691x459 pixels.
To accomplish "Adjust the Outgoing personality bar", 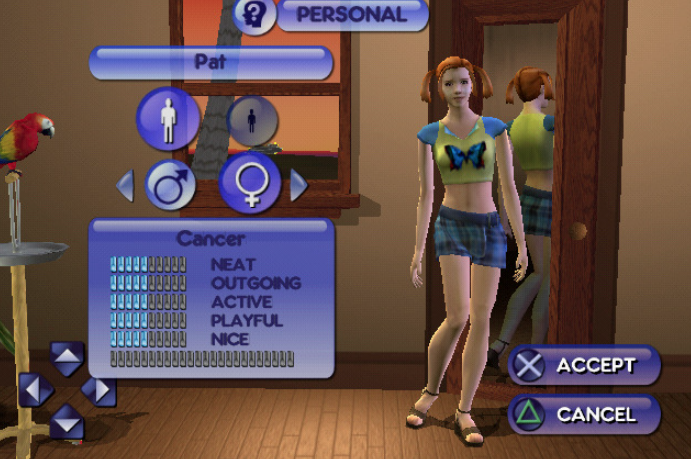I will 148,283.
